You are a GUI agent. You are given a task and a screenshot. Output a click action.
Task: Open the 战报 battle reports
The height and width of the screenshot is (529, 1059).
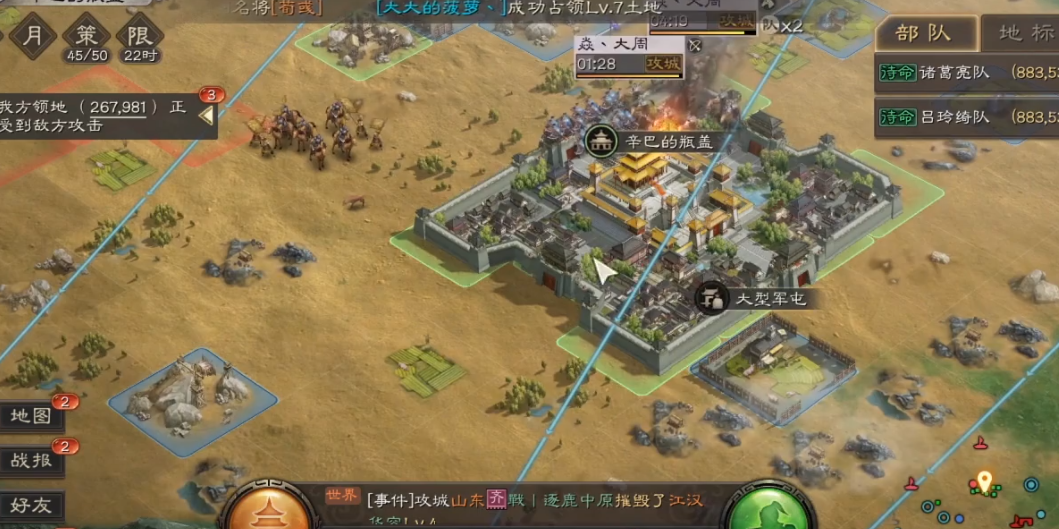32,460
